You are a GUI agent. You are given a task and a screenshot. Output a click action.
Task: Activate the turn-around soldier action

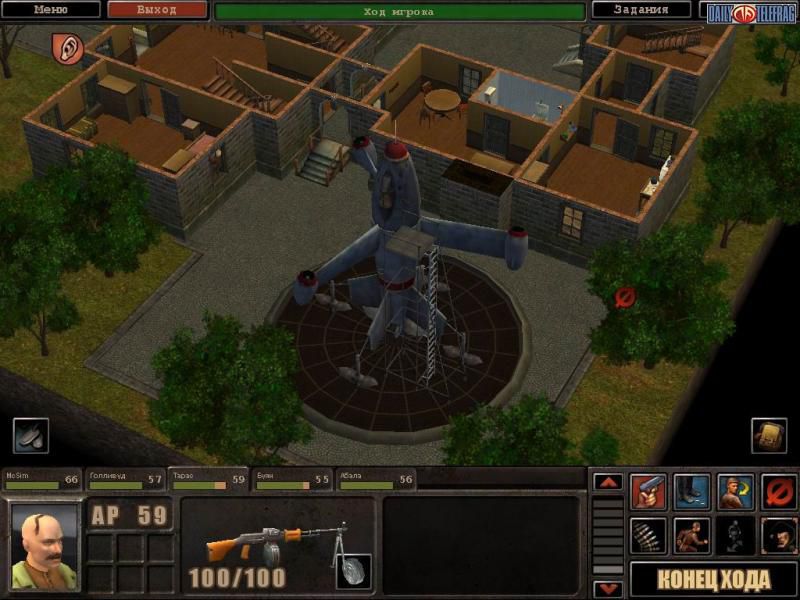(735, 491)
